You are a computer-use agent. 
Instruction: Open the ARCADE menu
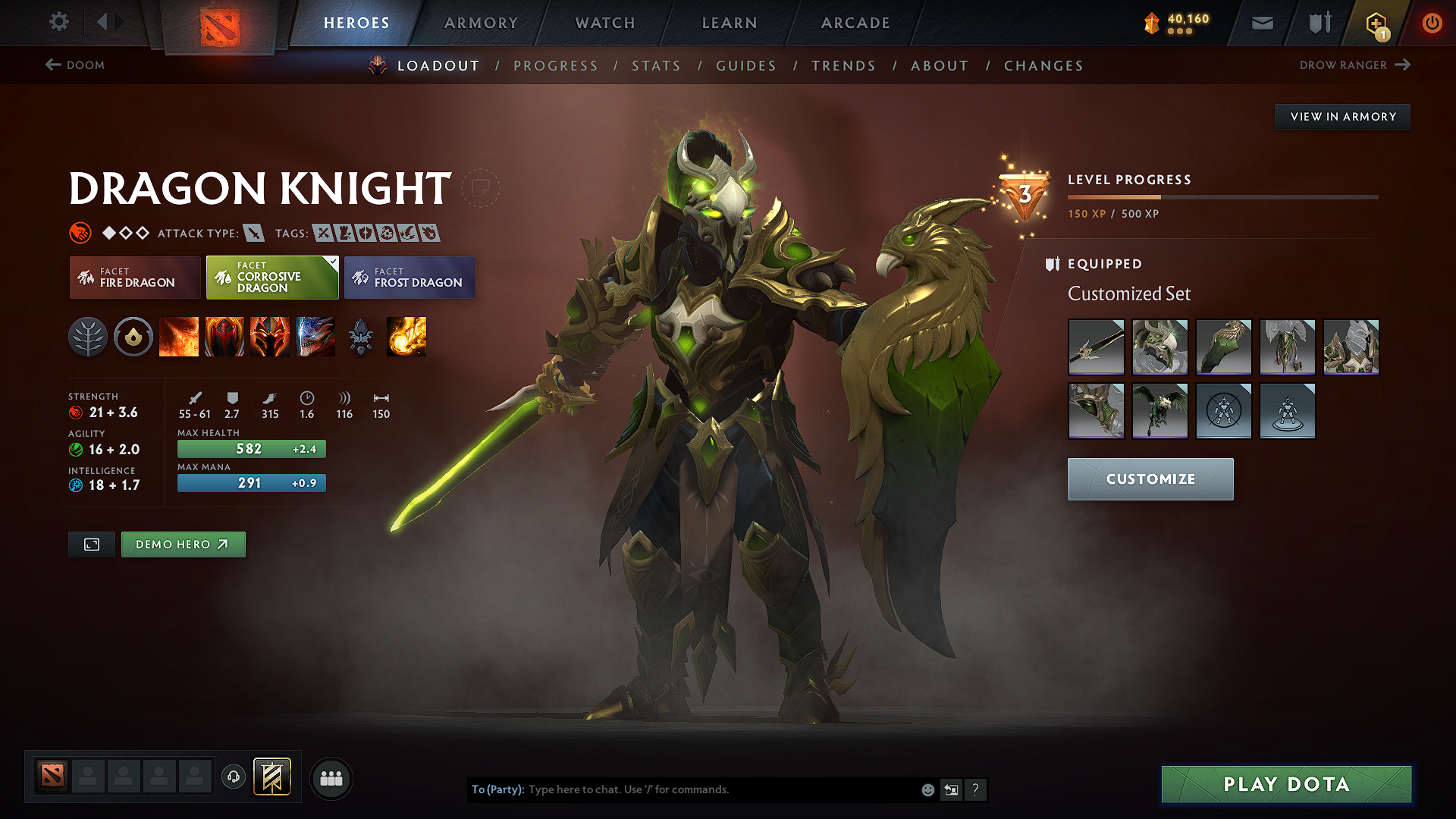pos(855,23)
